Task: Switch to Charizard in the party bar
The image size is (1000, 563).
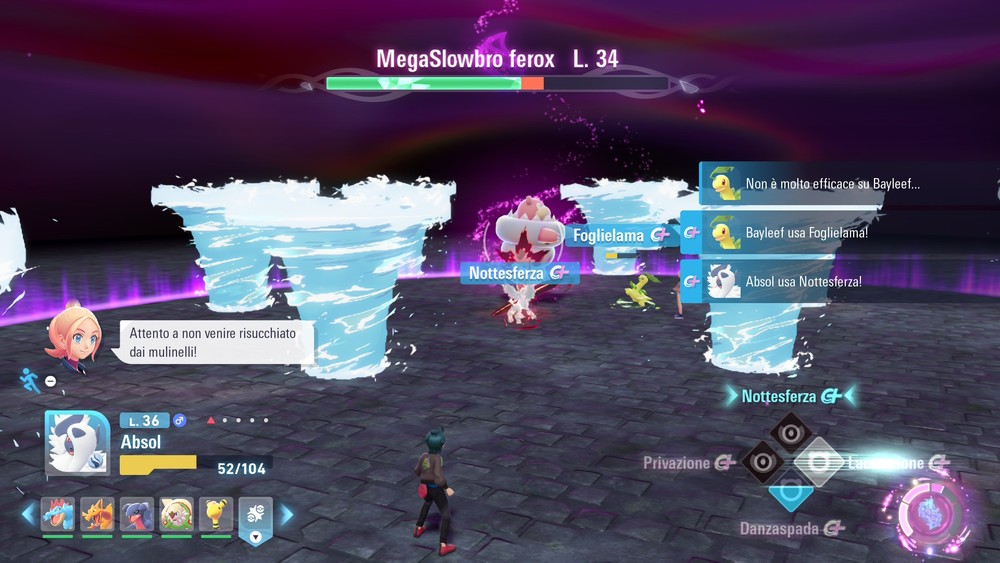Action: point(97,515)
